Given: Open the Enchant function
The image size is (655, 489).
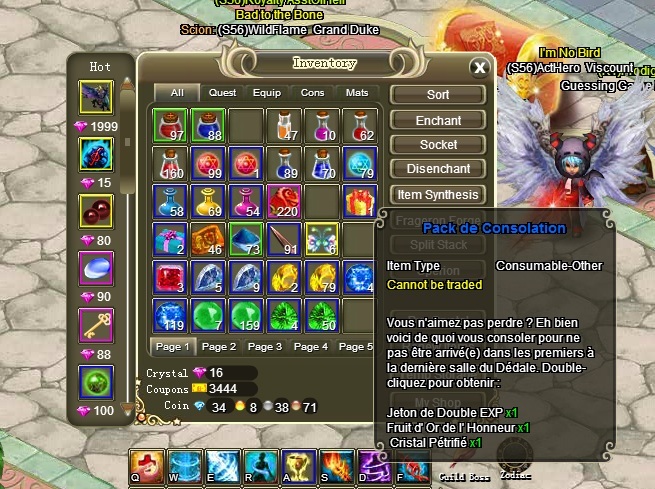Looking at the screenshot, I should pos(438,120).
